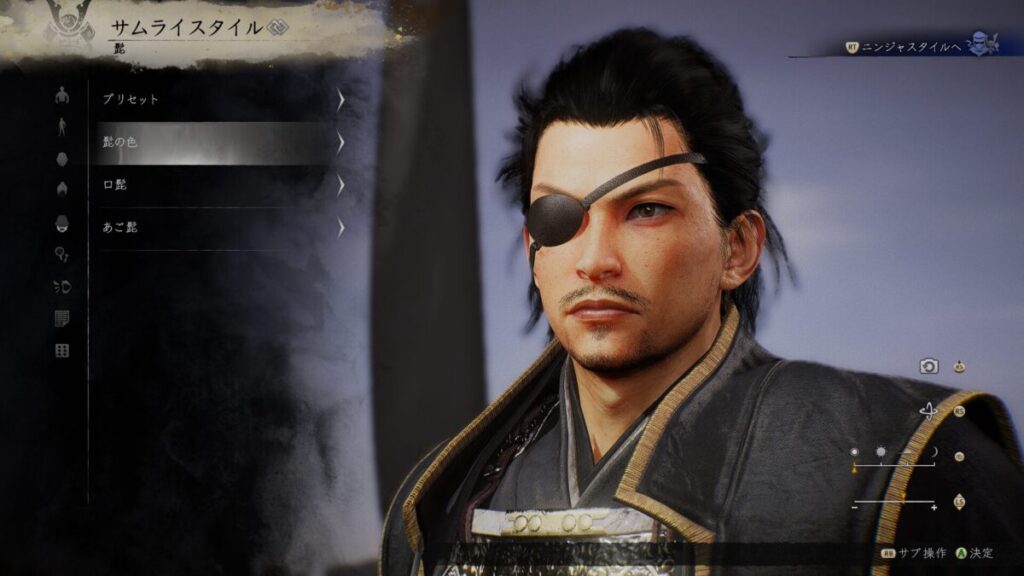Open the 口髭 mustache options

pos(220,185)
